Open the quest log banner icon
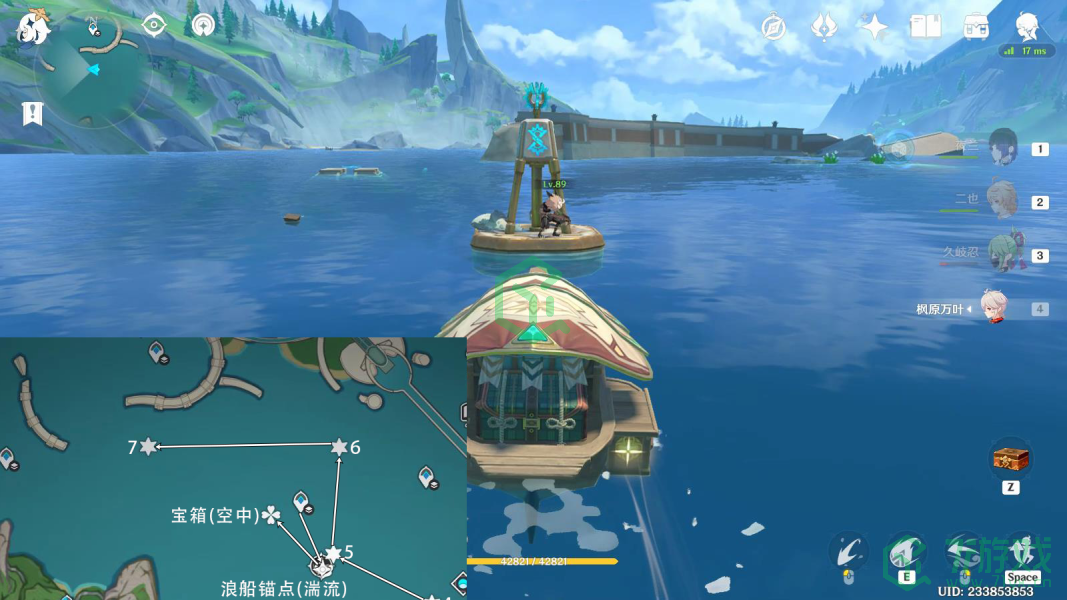 point(32,113)
